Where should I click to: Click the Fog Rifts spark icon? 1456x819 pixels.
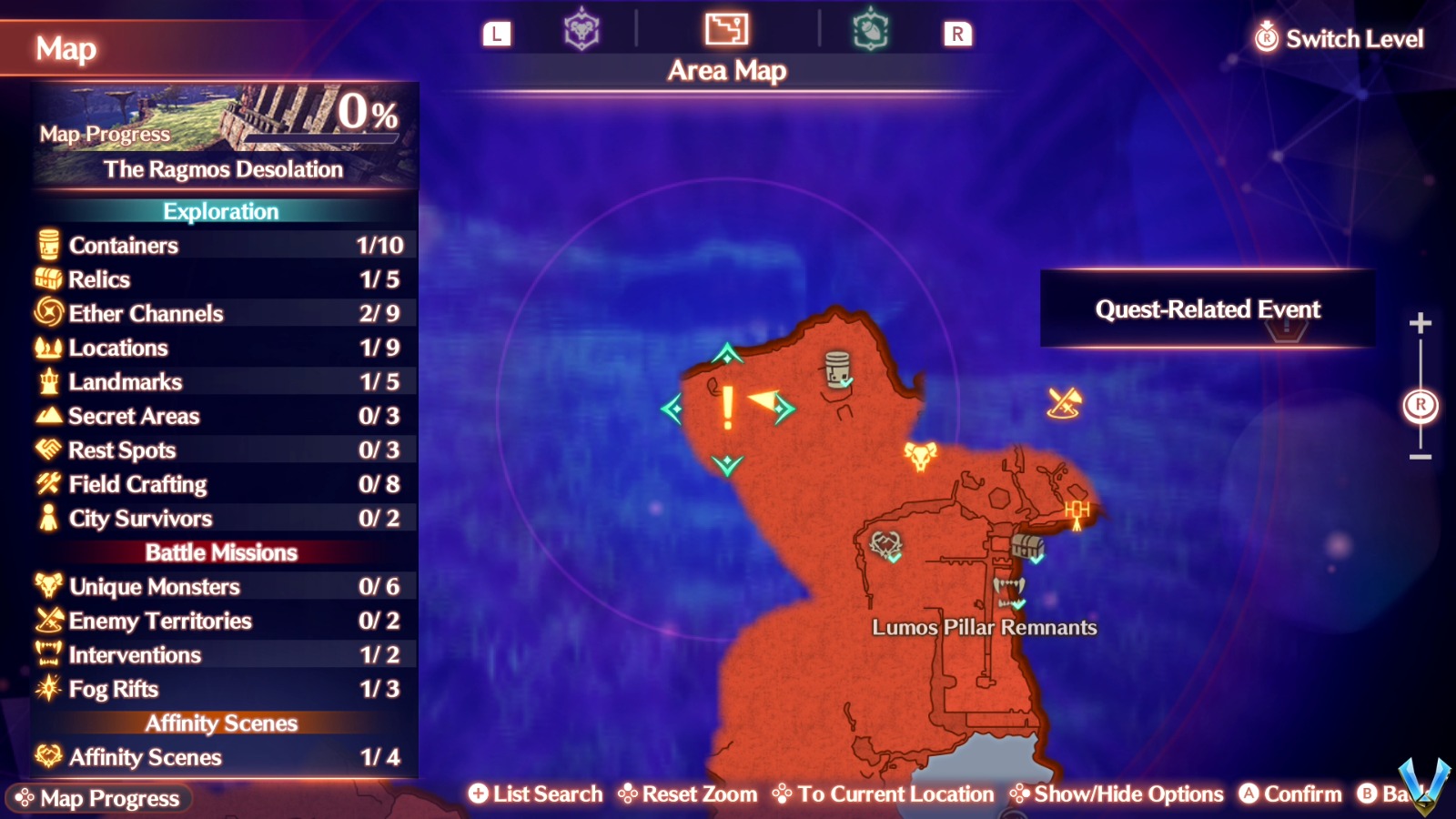[47, 689]
